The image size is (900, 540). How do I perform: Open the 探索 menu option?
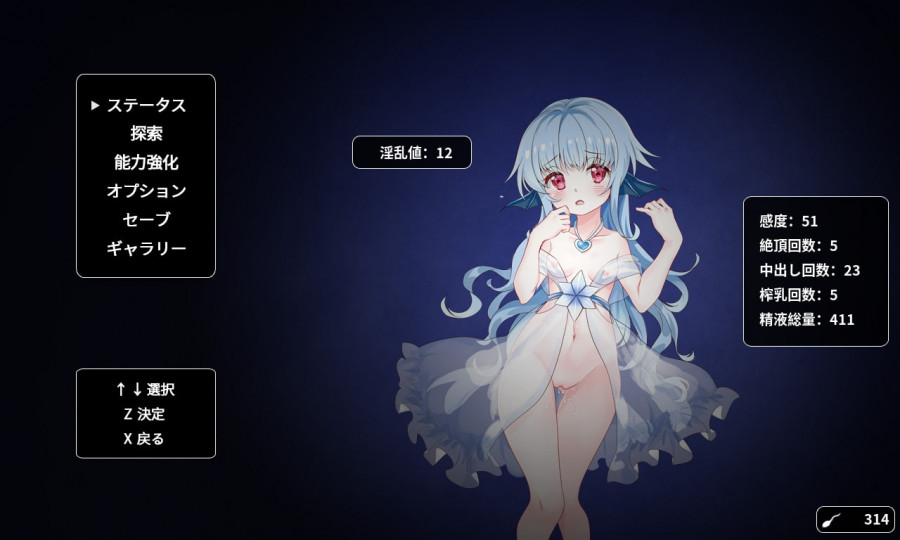pyautogui.click(x=146, y=133)
